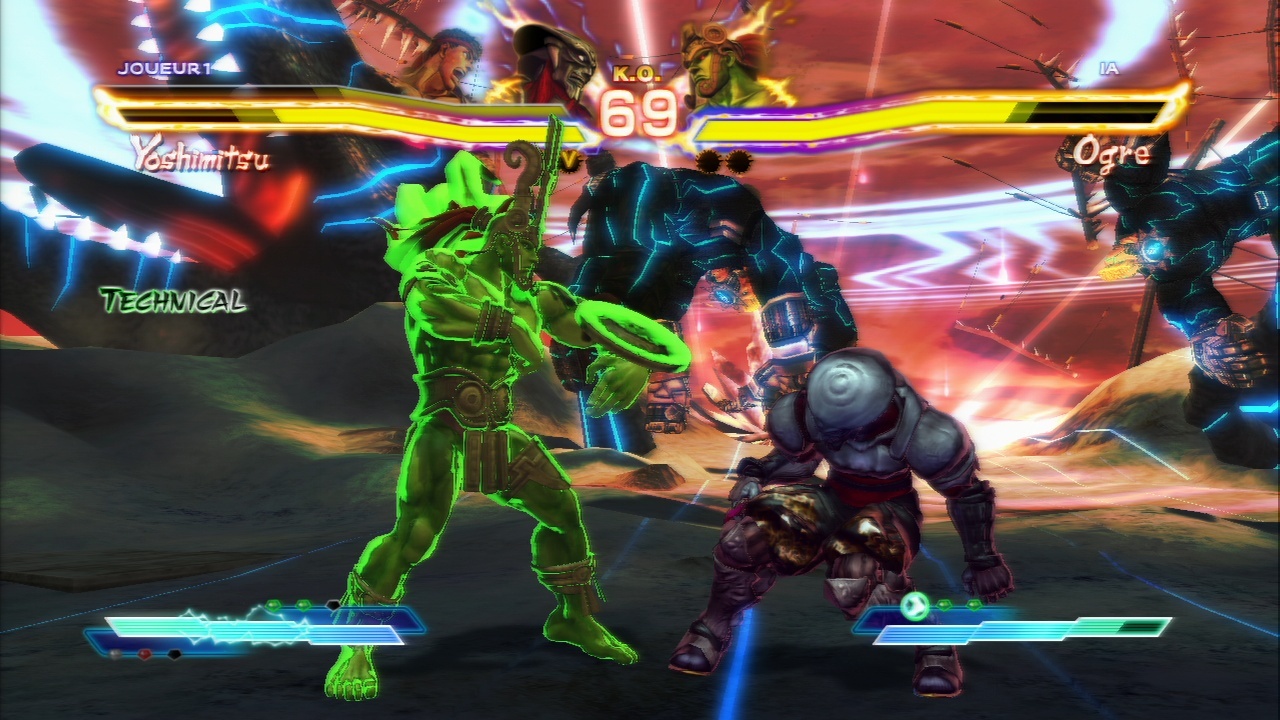The image size is (1280, 720).
Task: Choose the red gem under Joueur 1's gauge
Action: pos(145,654)
